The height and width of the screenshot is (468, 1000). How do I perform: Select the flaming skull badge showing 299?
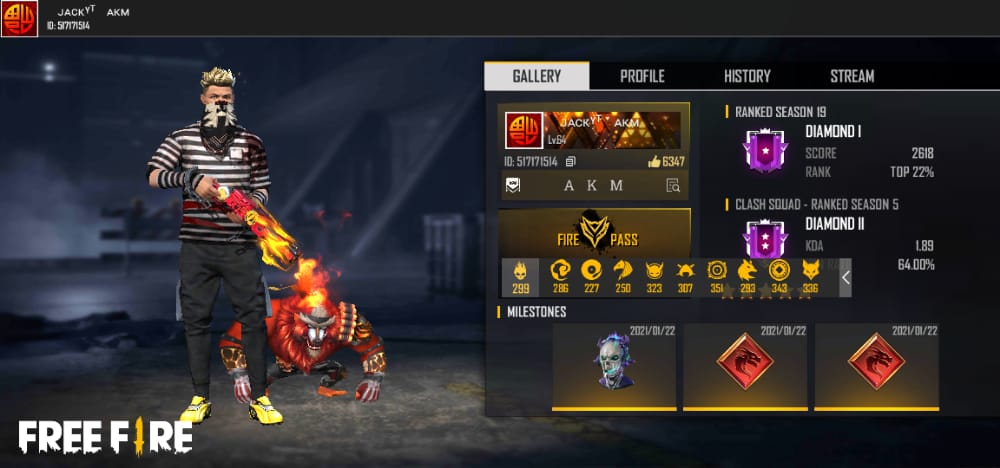[520, 277]
